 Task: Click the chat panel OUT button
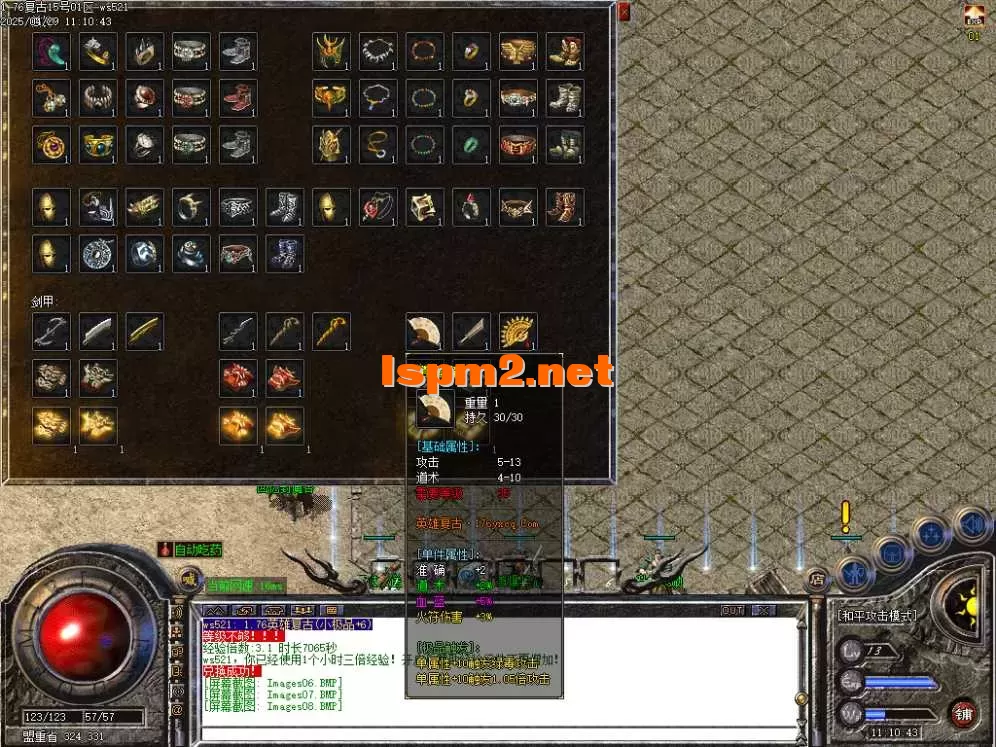[733, 610]
